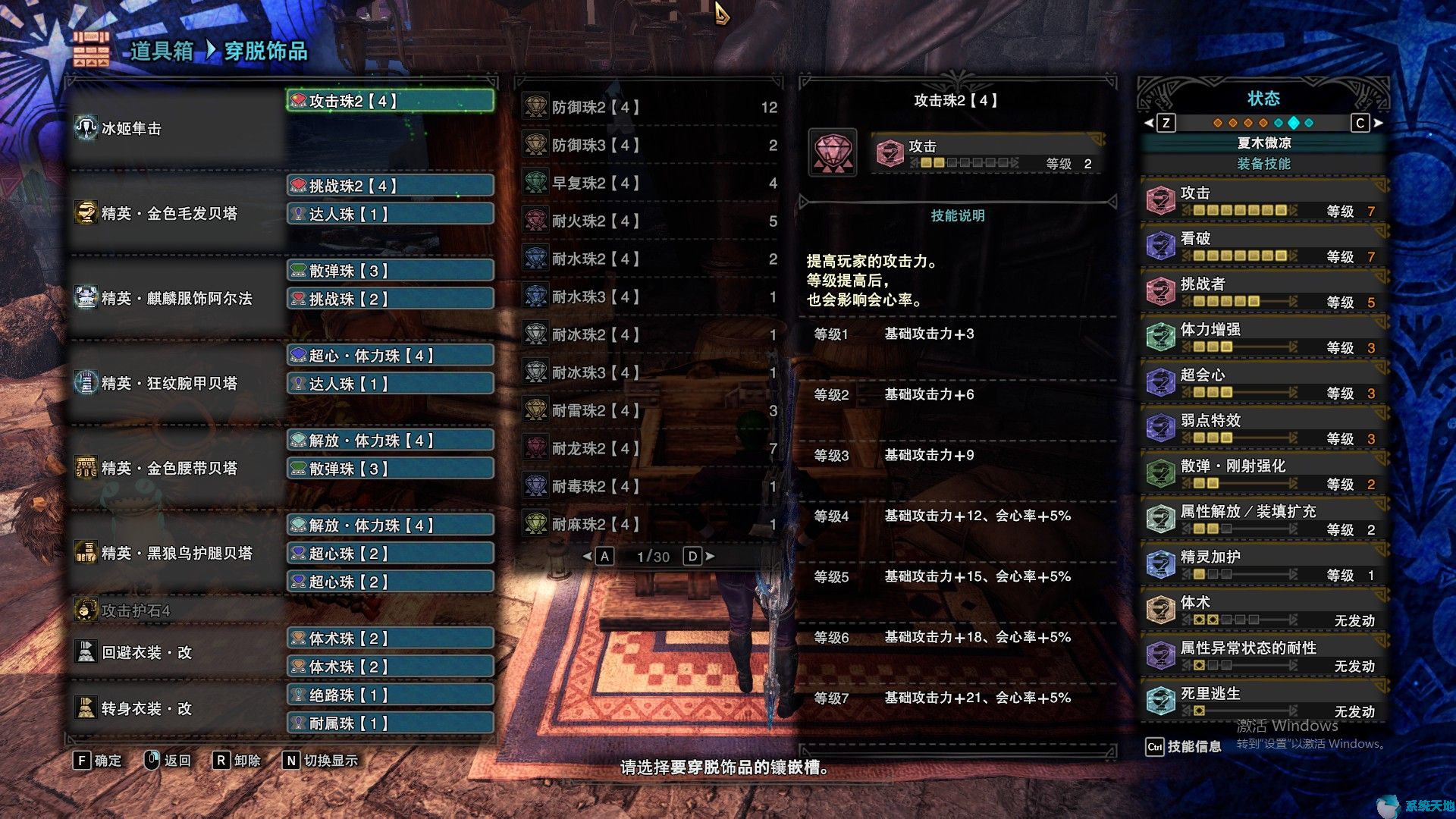The image size is (1456, 819).
Task: Click the 散弹珠【3】 slot under 麒麟服饰阿尔法
Action: tap(391, 271)
